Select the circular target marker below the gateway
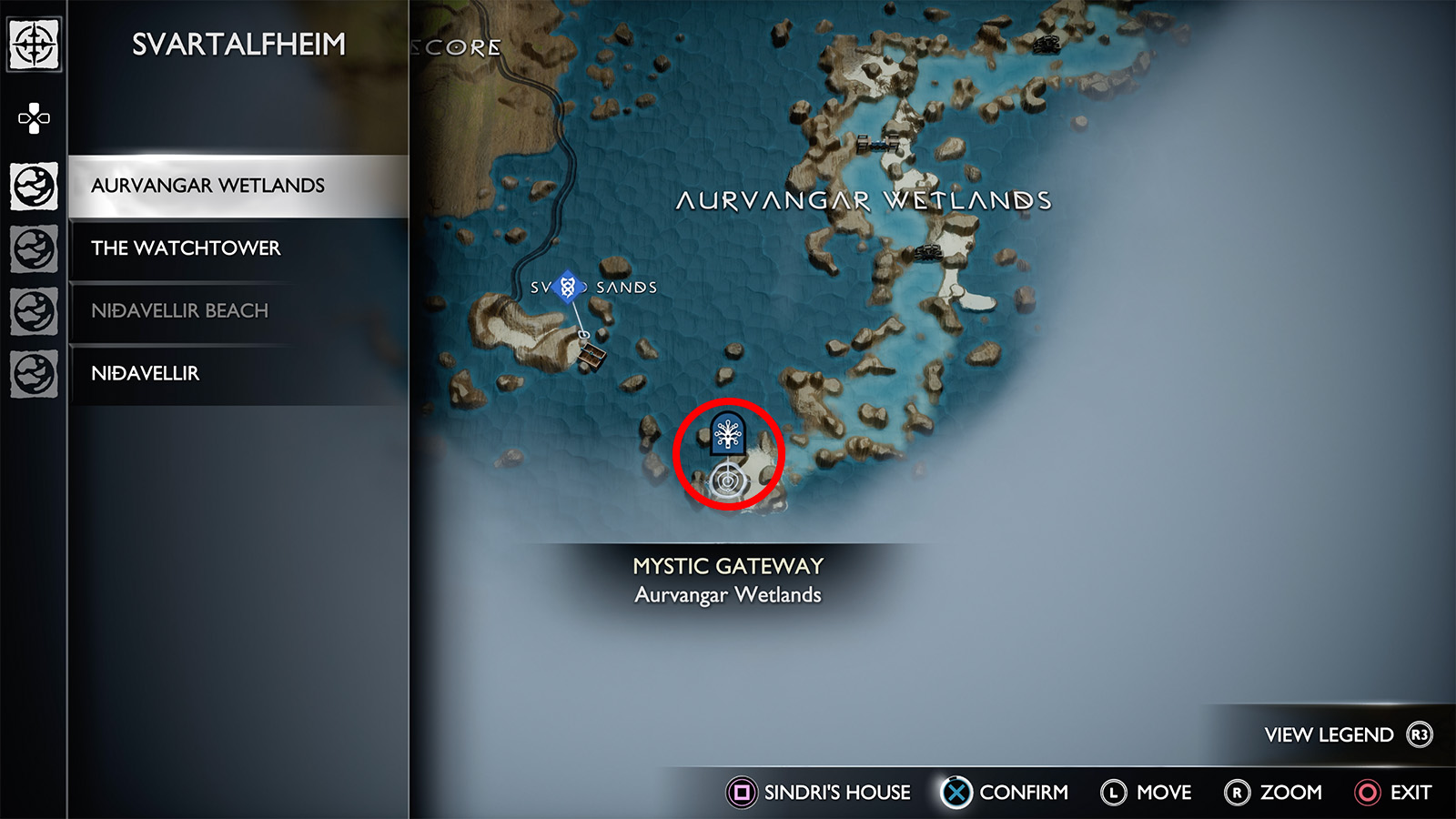1456x819 pixels. [726, 480]
